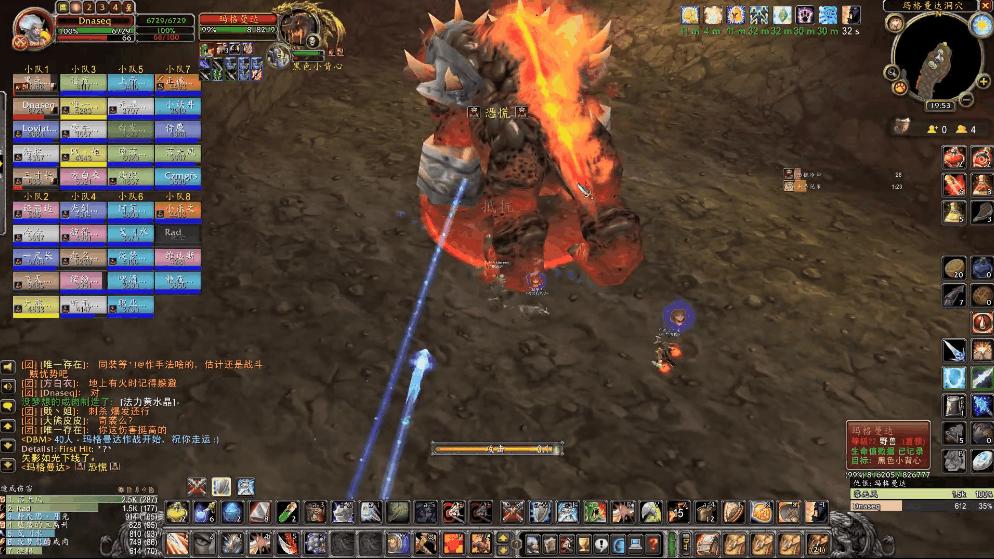Select the Czmers raid frame
The width and height of the screenshot is (994, 559).
pyautogui.click(x=178, y=177)
